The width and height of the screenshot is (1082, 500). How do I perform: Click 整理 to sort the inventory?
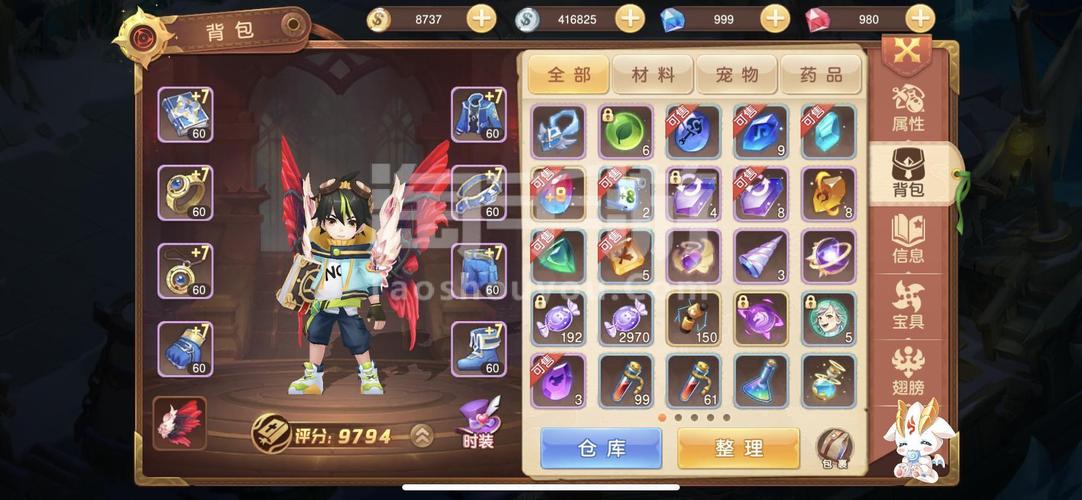738,449
